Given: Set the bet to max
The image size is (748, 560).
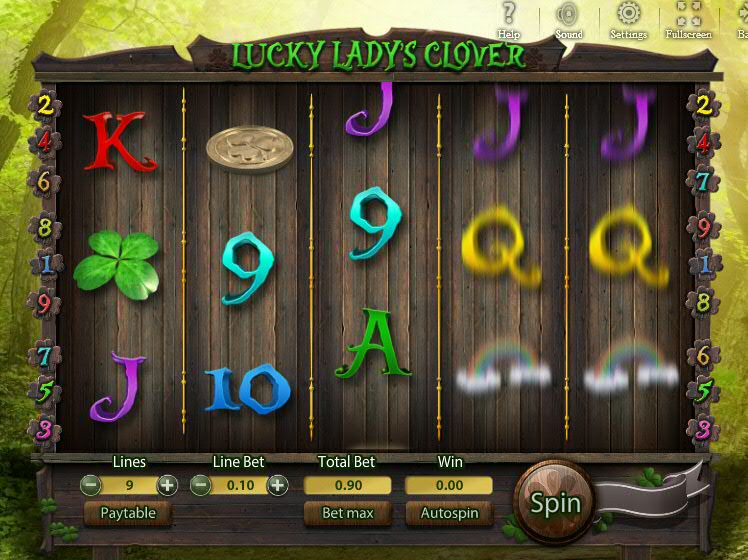Looking at the screenshot, I should click(347, 513).
